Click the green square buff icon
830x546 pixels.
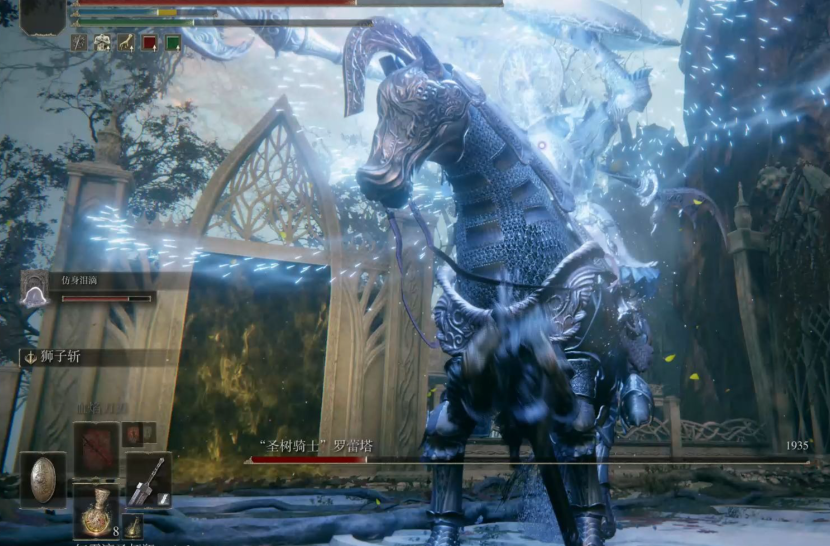coord(173,42)
